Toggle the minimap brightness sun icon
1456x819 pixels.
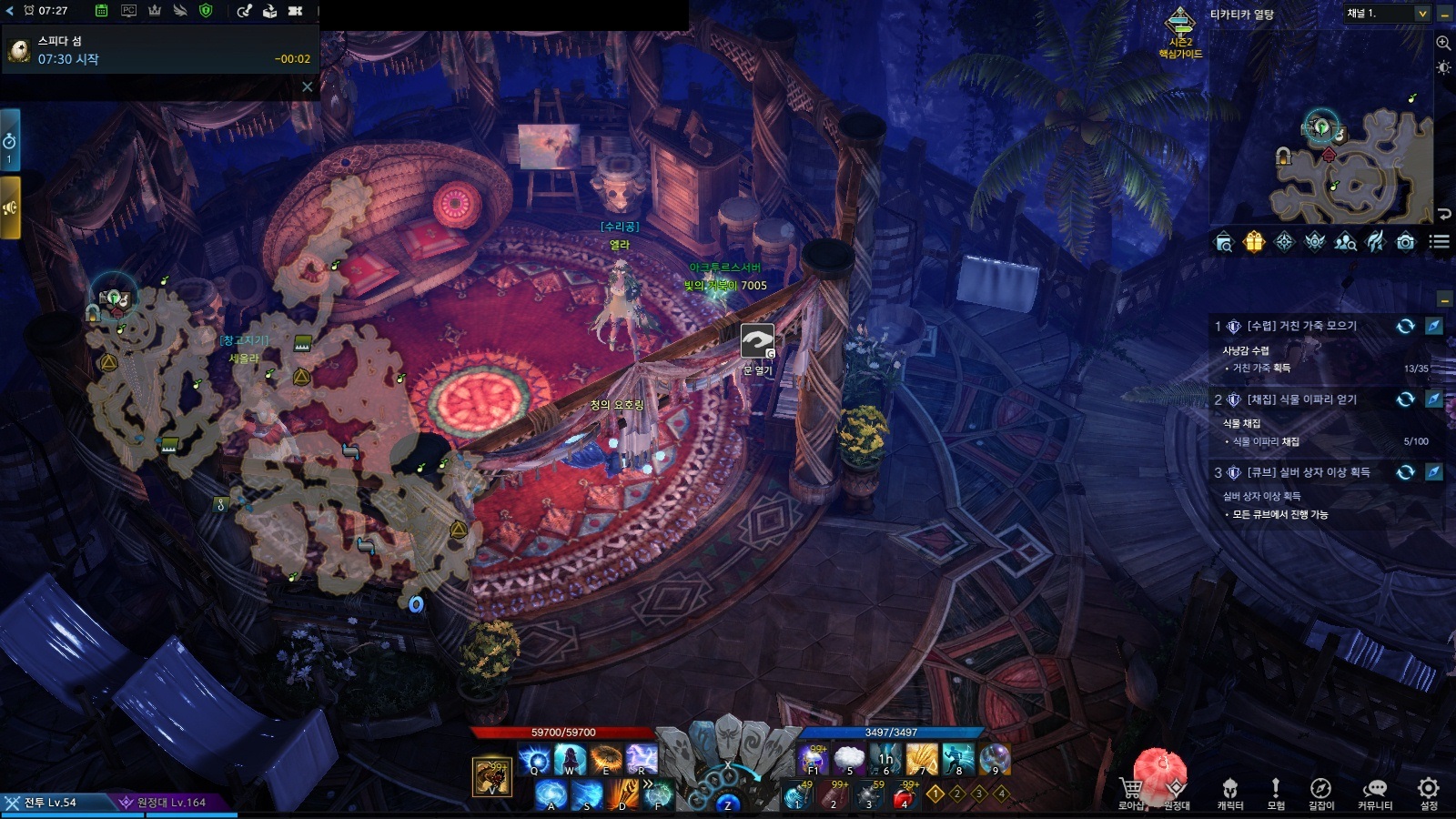[1443, 68]
